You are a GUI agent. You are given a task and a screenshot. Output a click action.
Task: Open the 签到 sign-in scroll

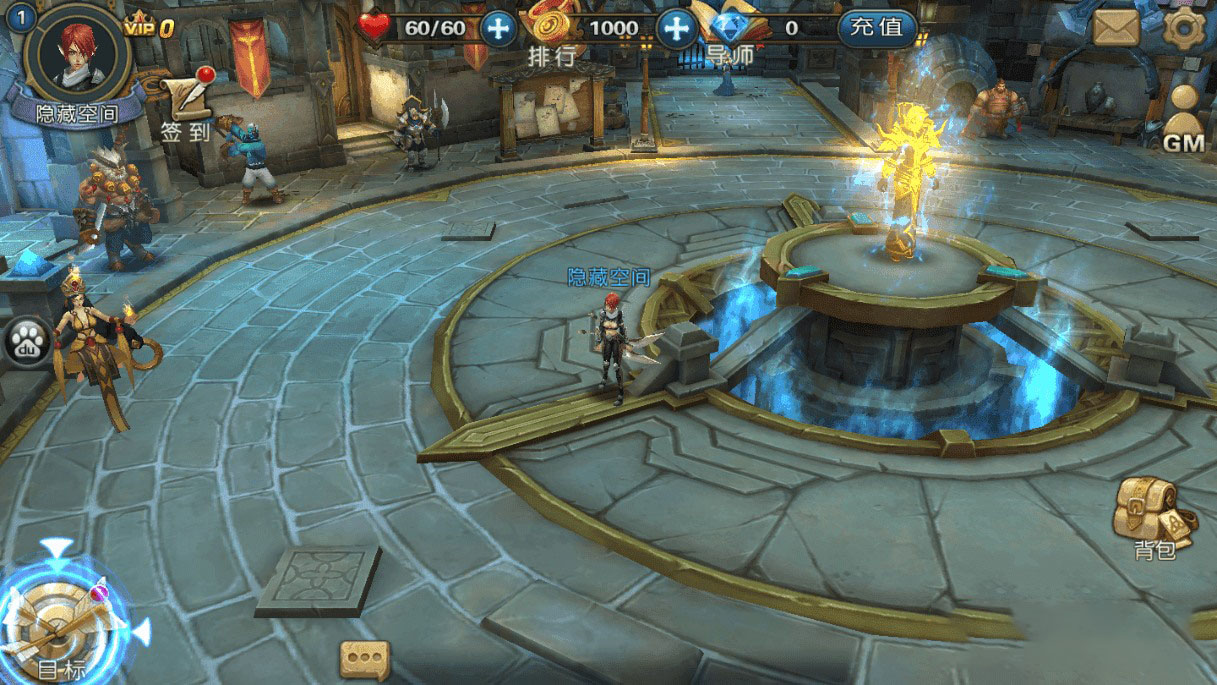[187, 105]
